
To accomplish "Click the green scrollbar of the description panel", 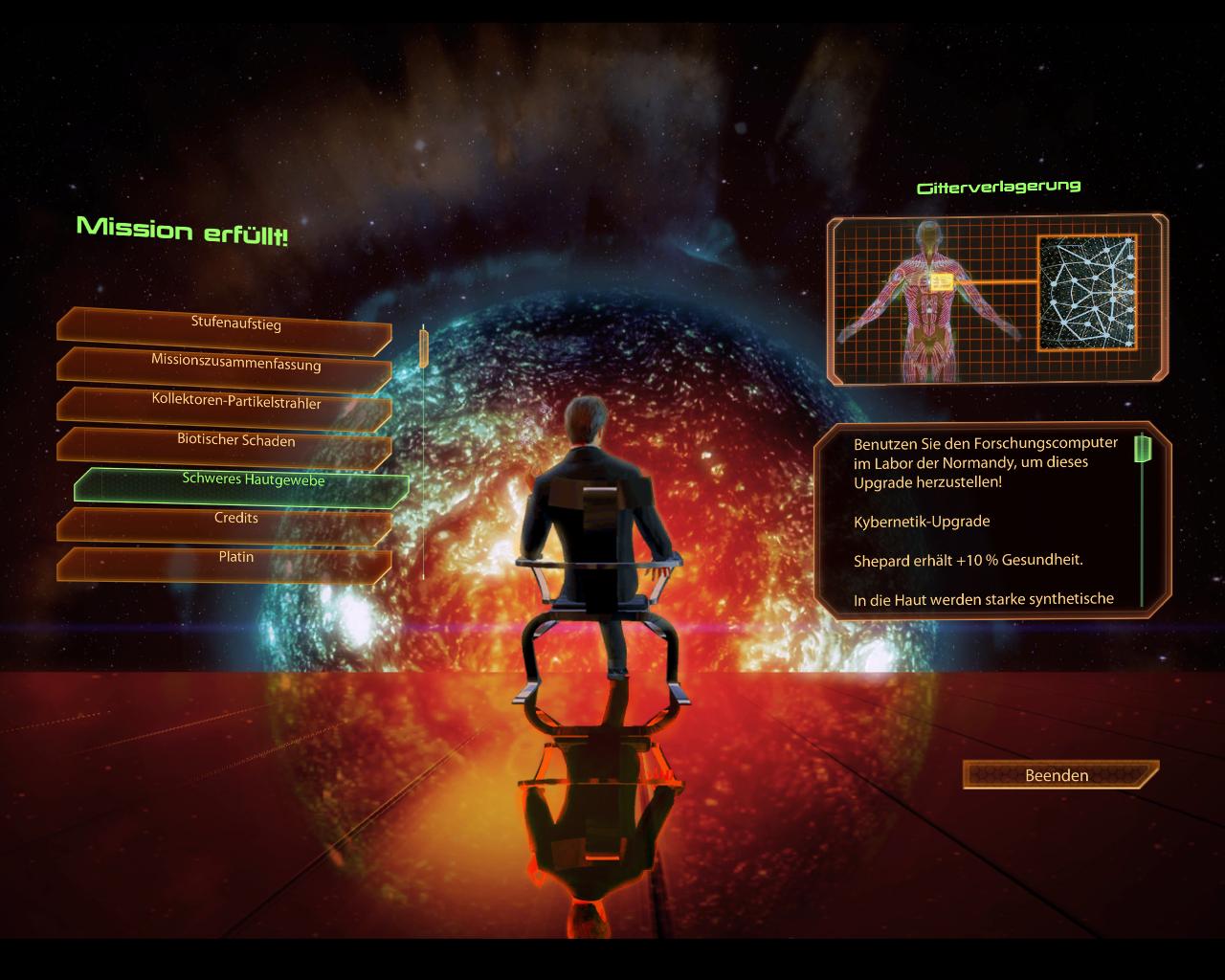I will [x=1143, y=450].
